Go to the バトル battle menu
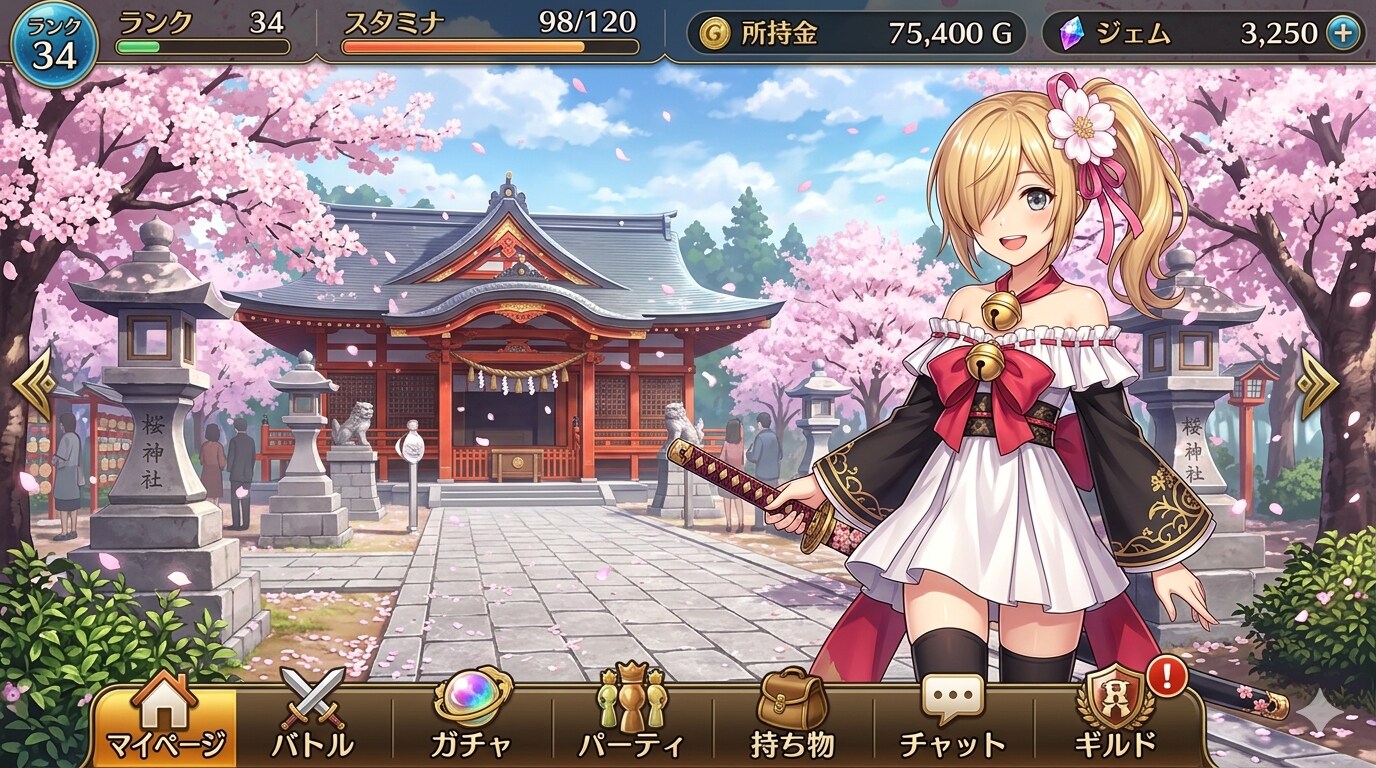The width and height of the screenshot is (1376, 768). pyautogui.click(x=313, y=718)
